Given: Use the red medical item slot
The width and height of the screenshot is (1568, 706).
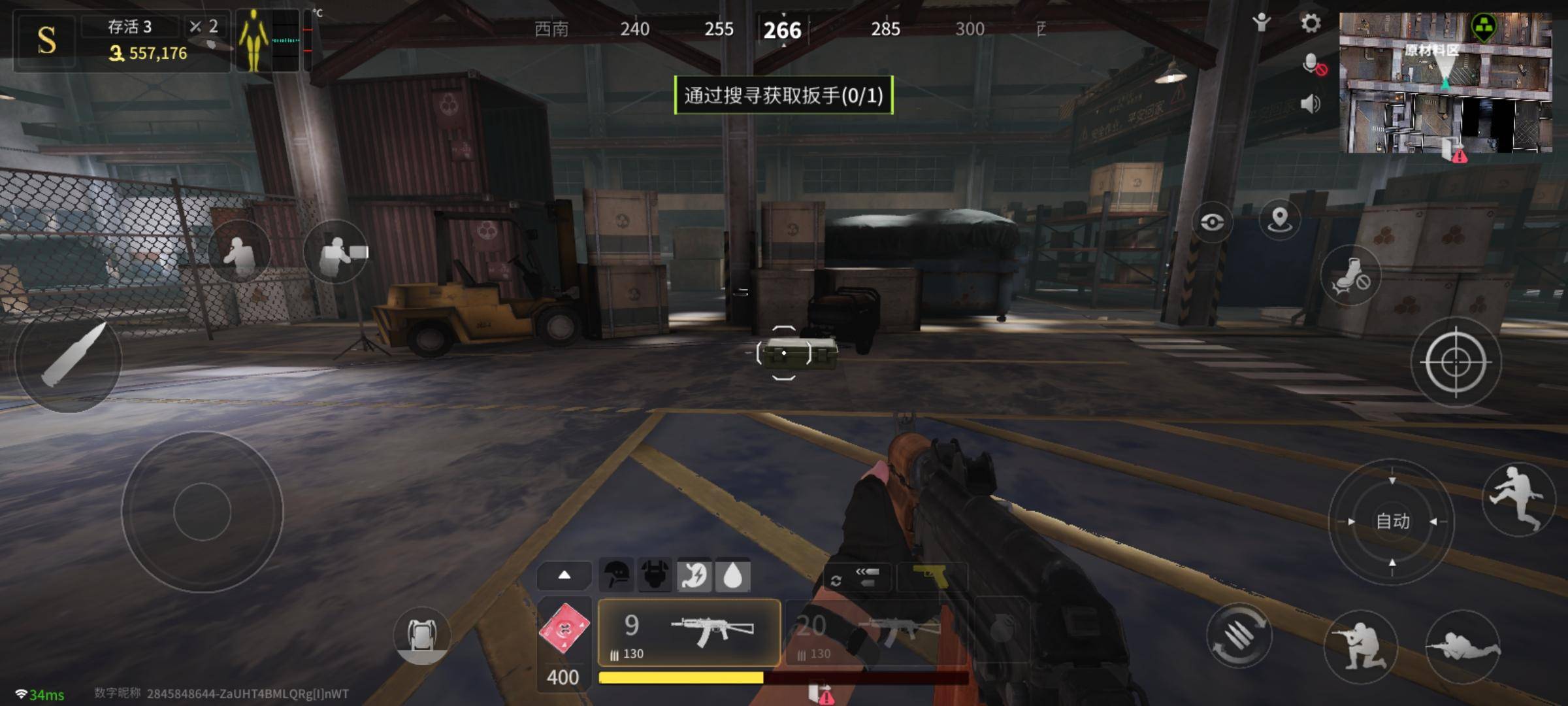Looking at the screenshot, I should pyautogui.click(x=564, y=629).
